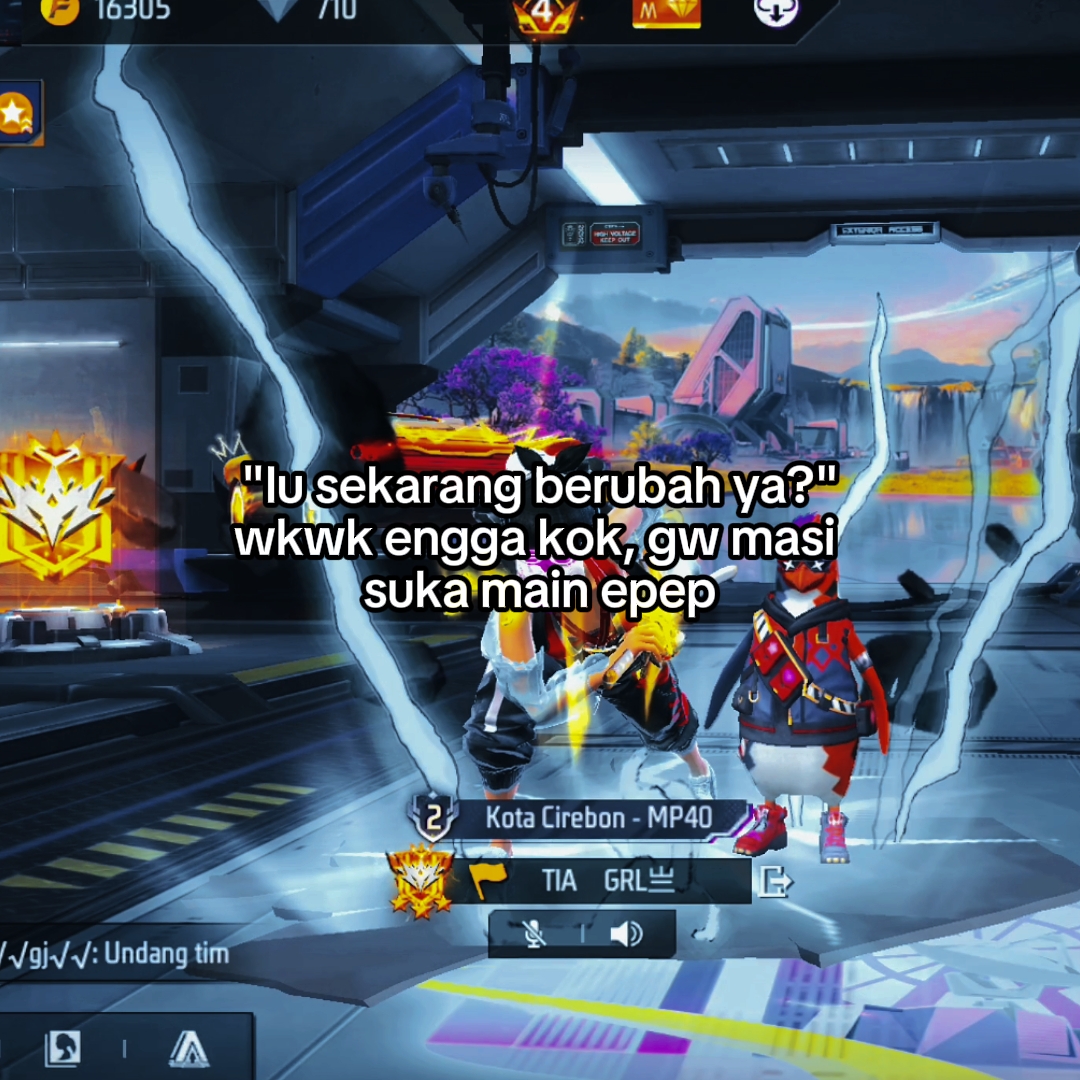The image size is (1080, 1080).
Task: Tap the triangle arrow icon
Action: (x=189, y=1048)
